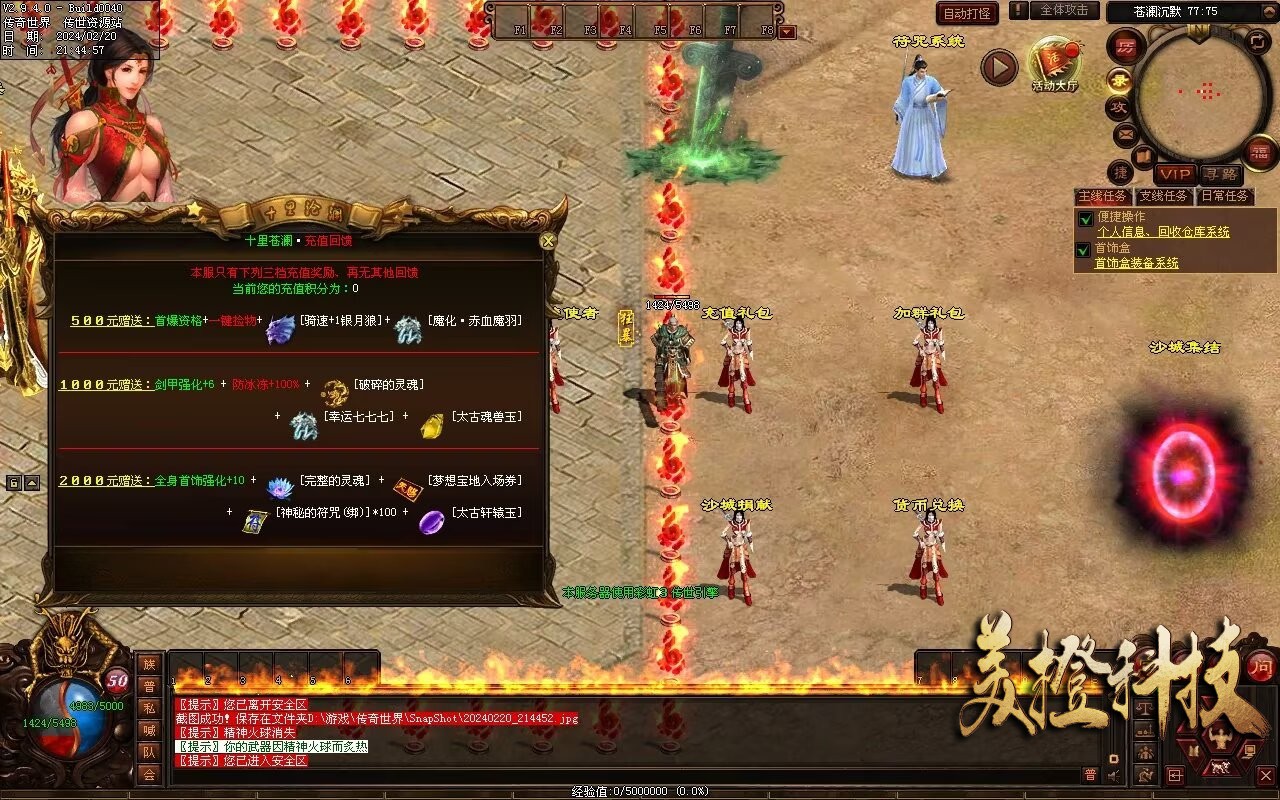Toggle the 首饰盒 checkbox

tap(1084, 250)
